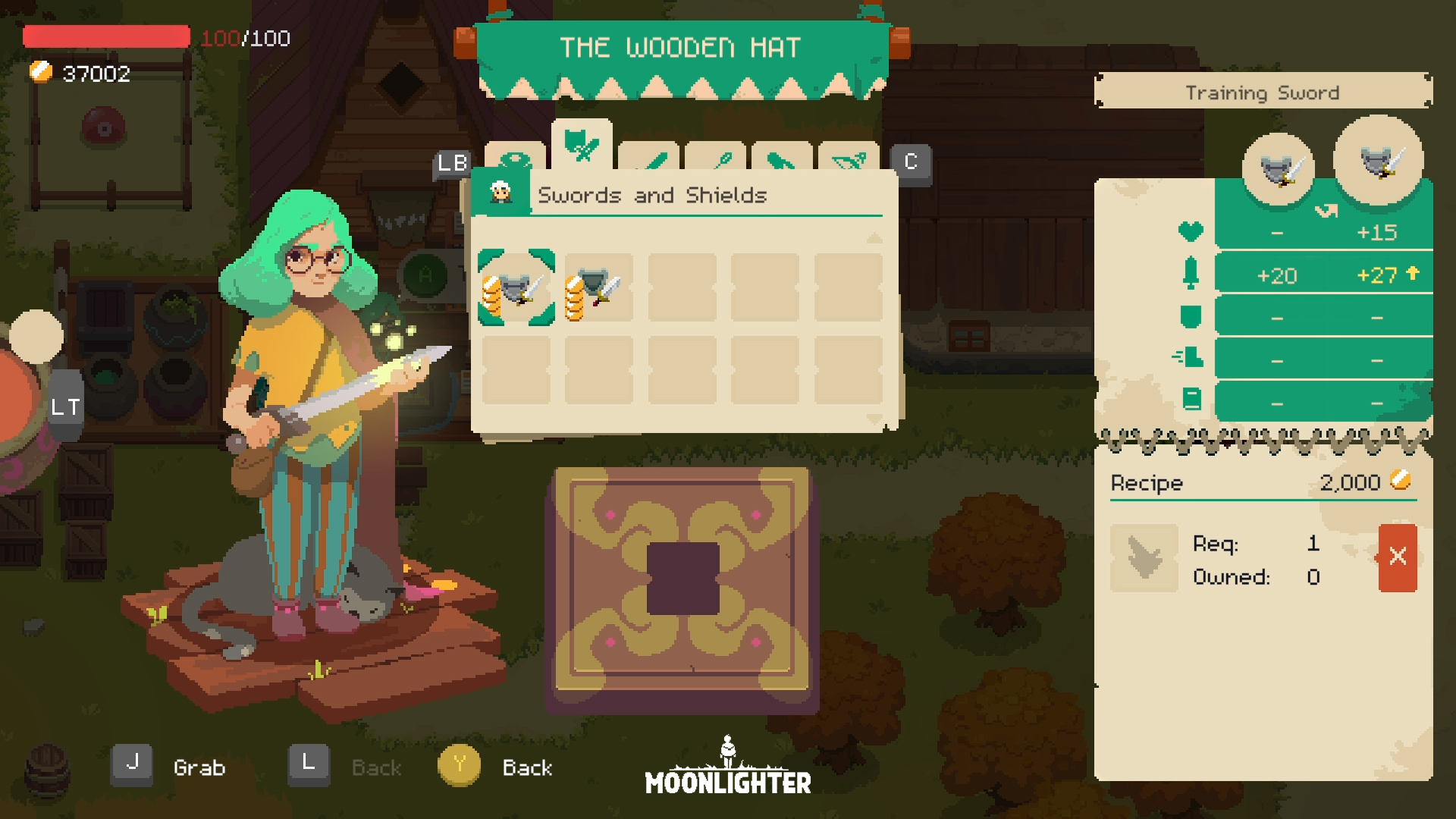Select the bow crafting category icon
The width and height of the screenshot is (1456, 819).
pos(847,162)
